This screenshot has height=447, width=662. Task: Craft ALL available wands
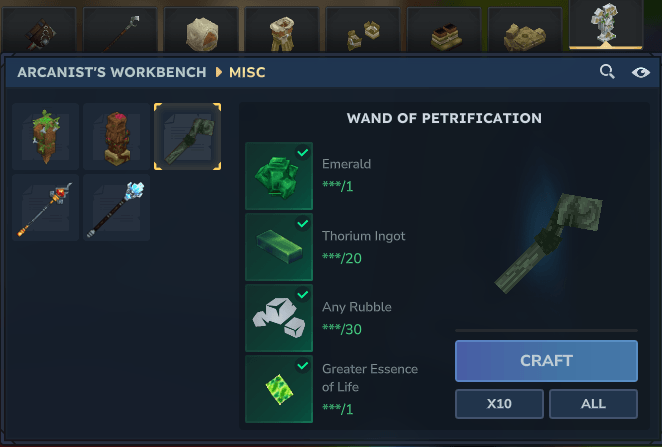[593, 404]
